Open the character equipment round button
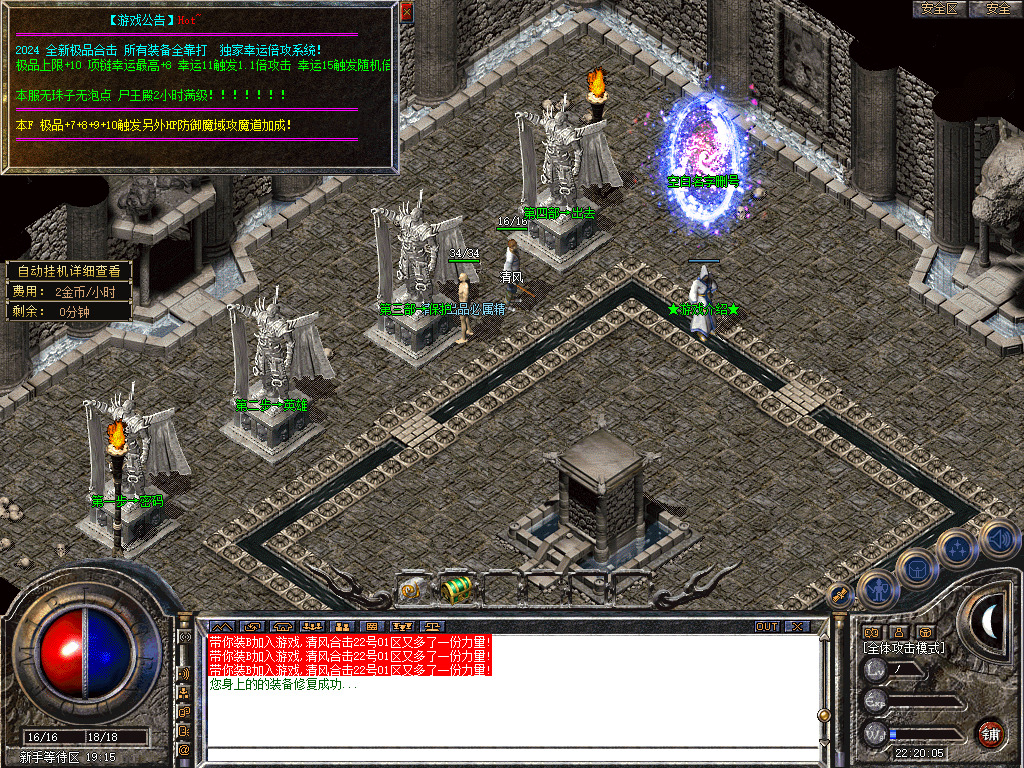This screenshot has height=768, width=1024. tap(877, 590)
